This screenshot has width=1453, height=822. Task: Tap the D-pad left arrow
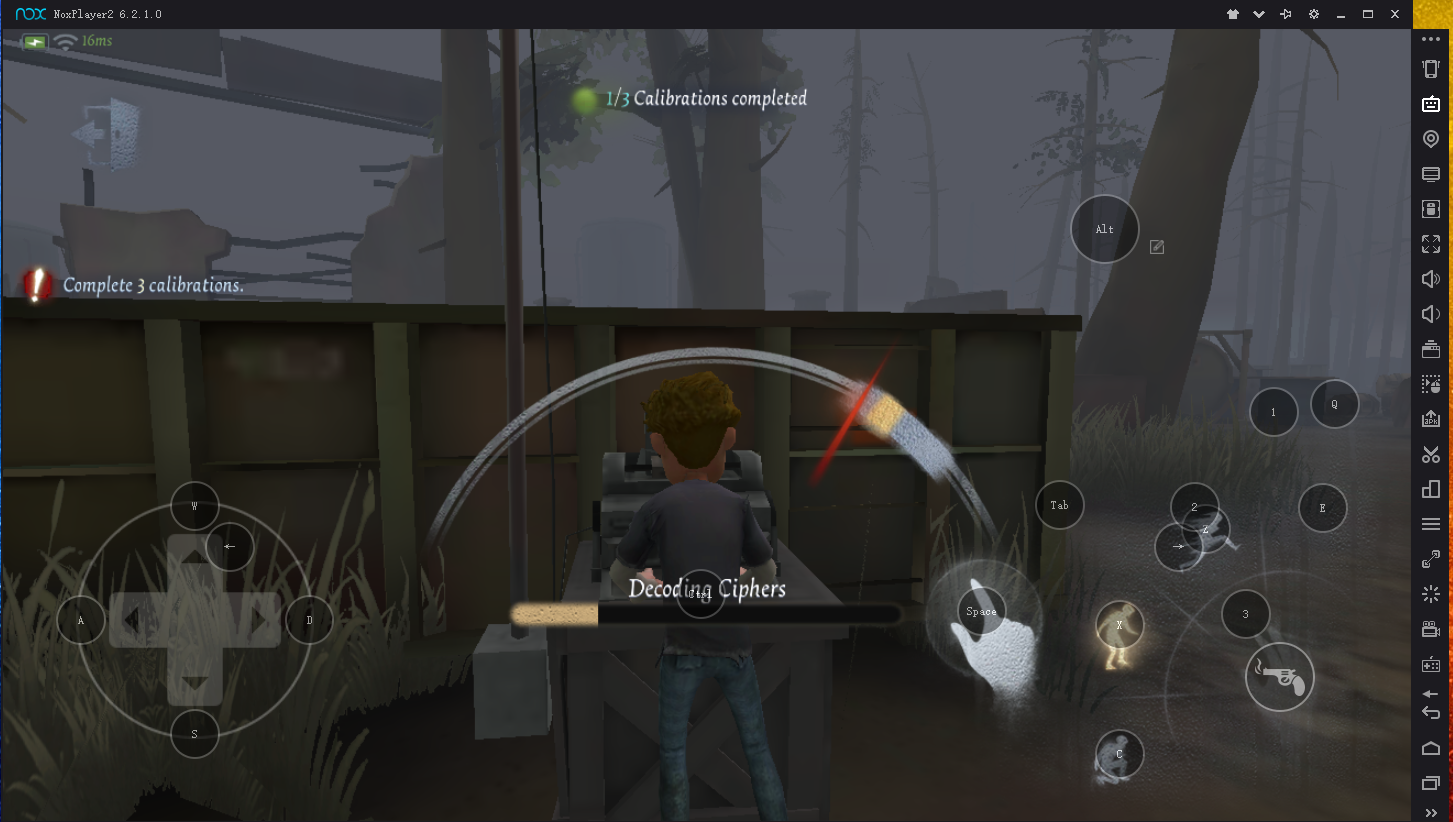click(x=130, y=620)
